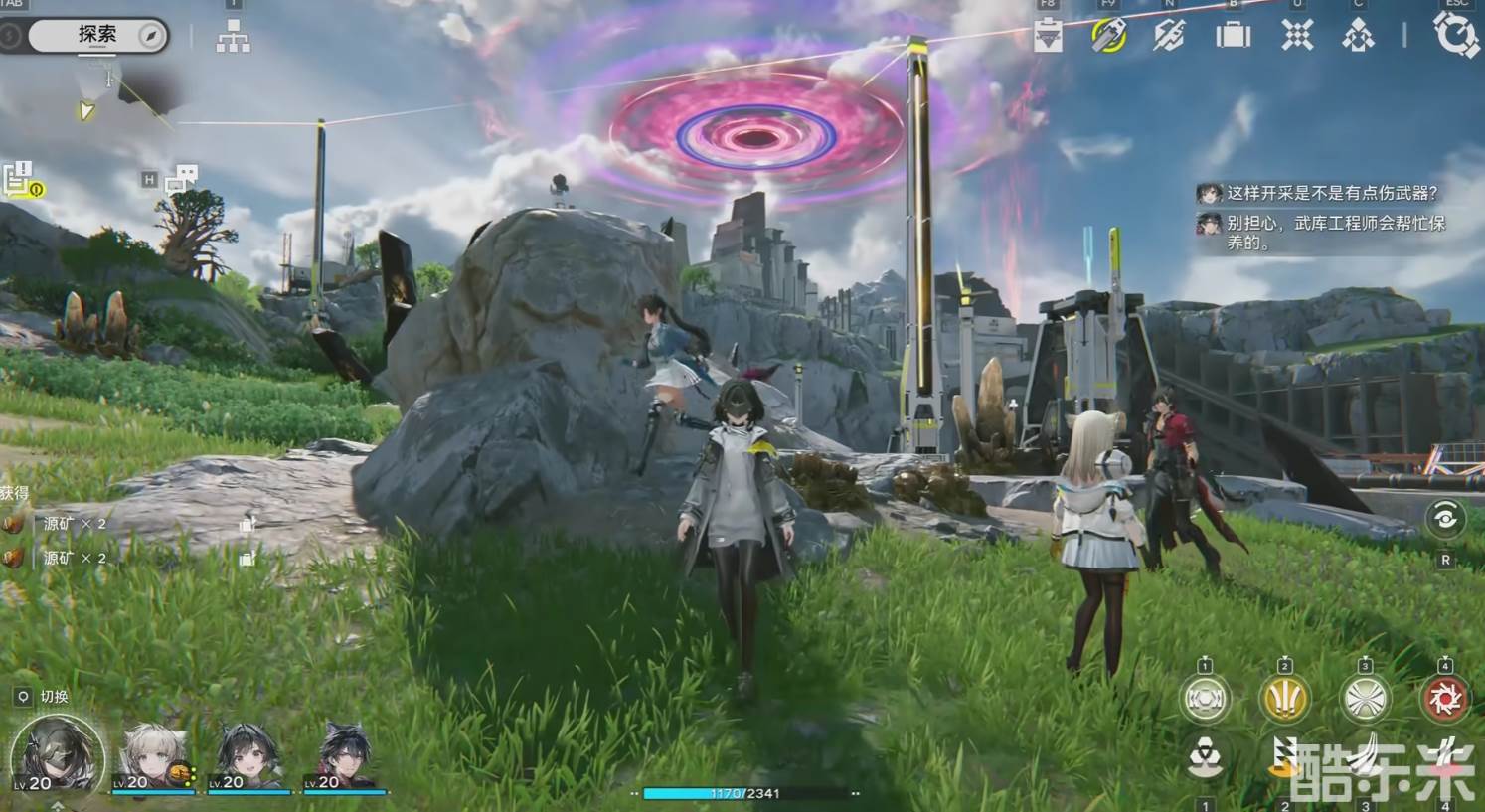
Task: Activate the yellow trident skill
Action: (x=1285, y=699)
